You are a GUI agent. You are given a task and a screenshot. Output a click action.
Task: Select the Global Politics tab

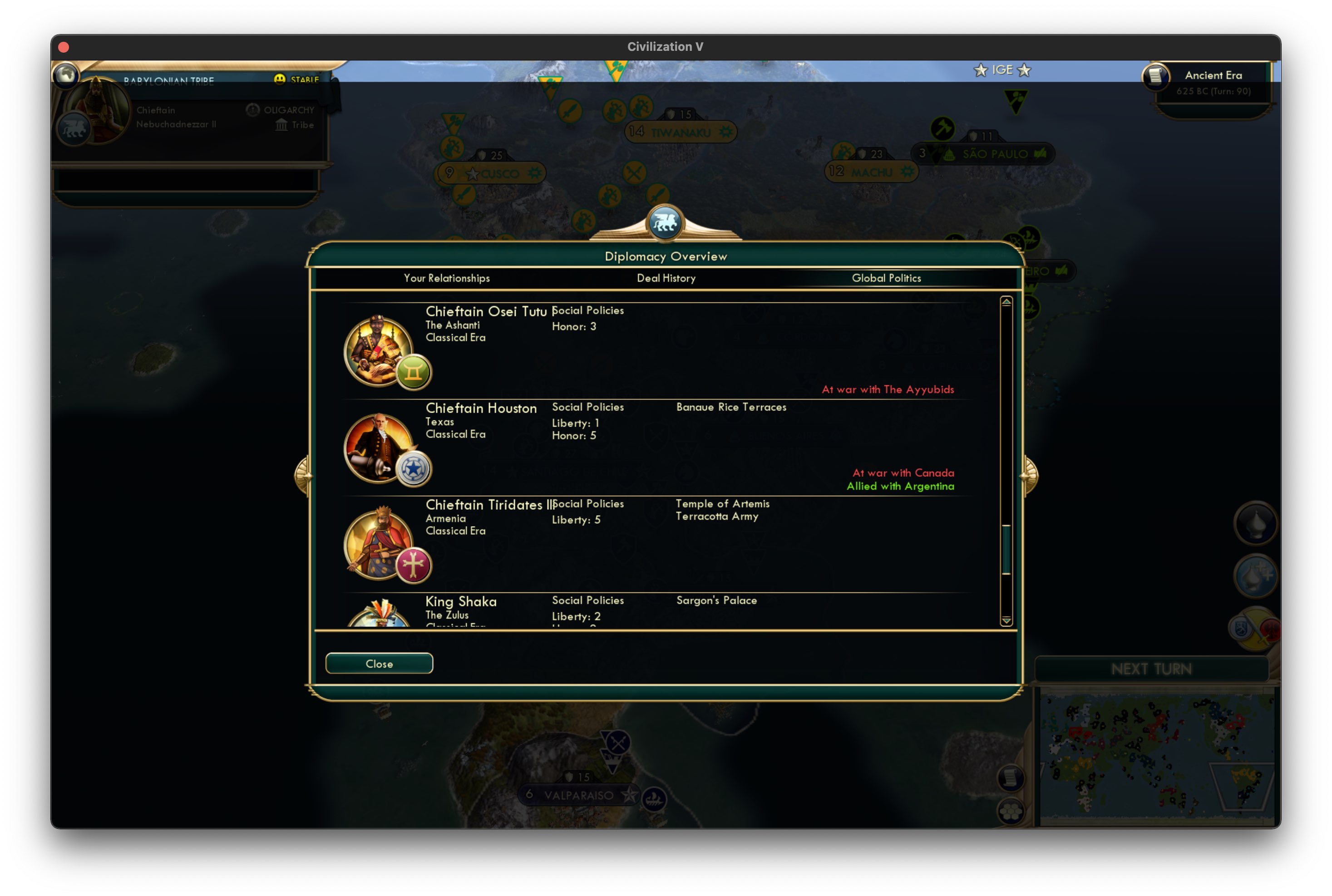click(886, 278)
